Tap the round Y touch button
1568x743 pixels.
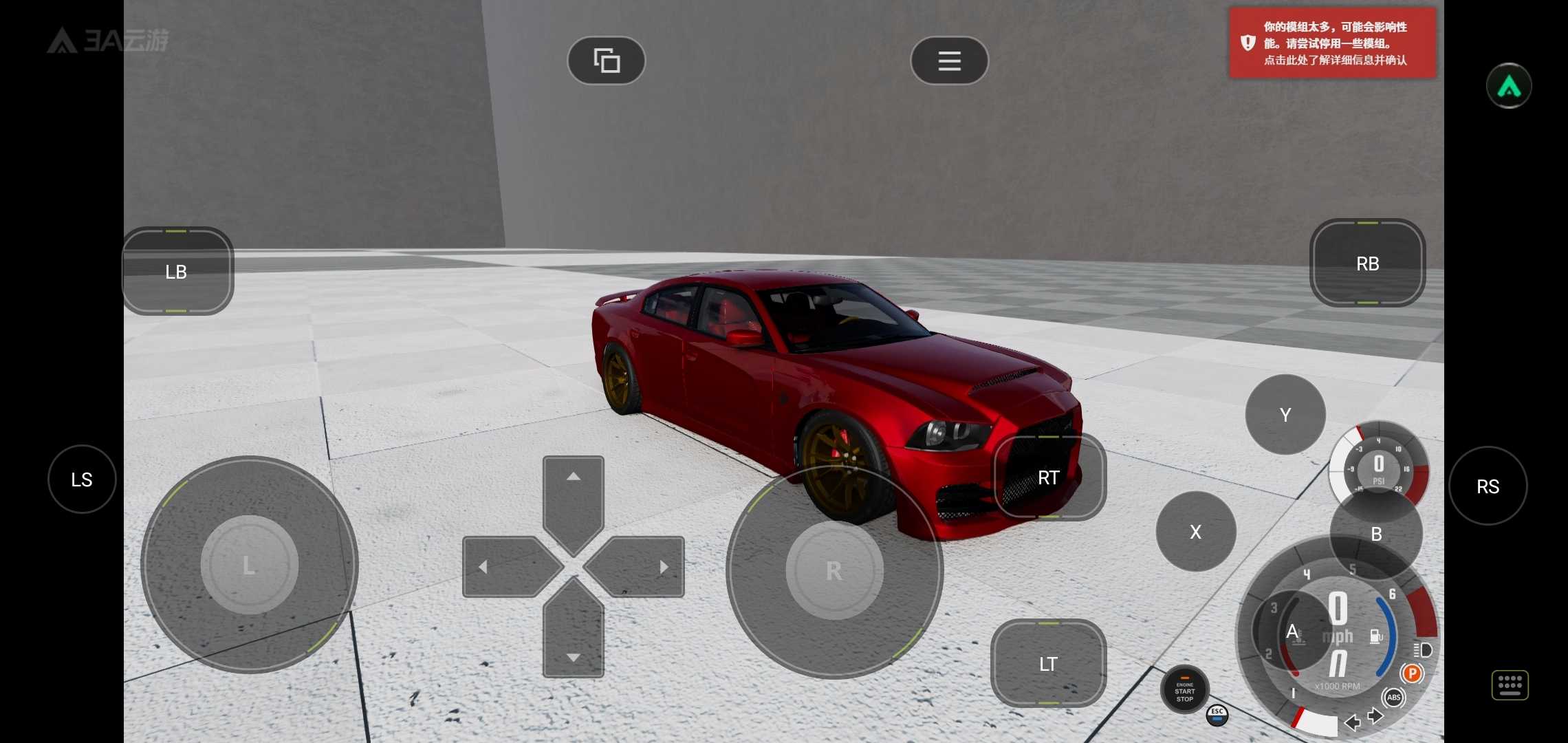coord(1285,415)
